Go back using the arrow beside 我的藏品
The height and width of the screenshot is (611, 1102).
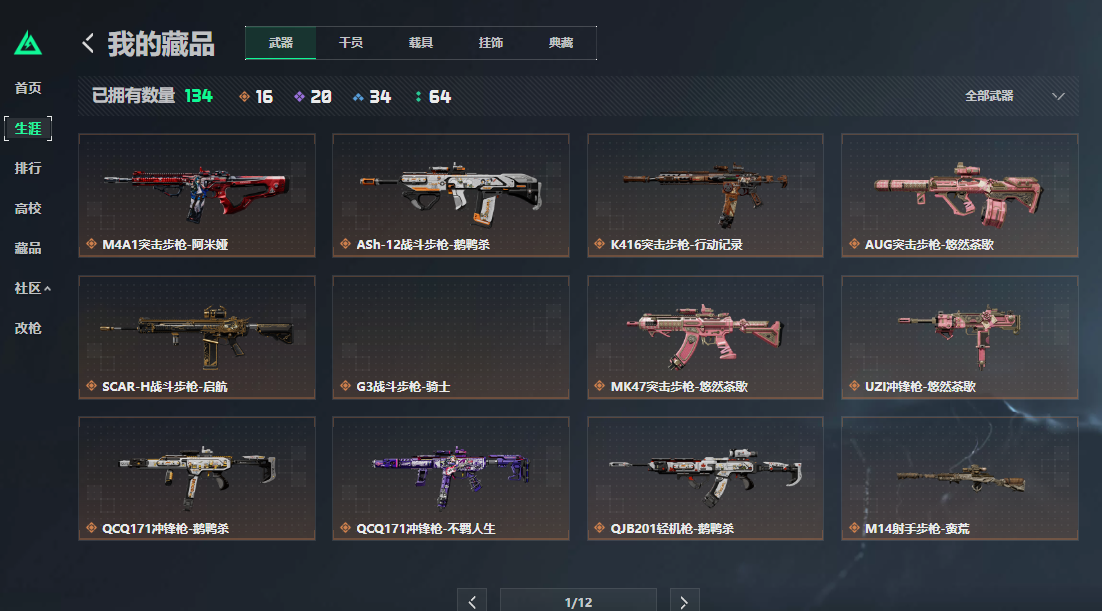(88, 43)
